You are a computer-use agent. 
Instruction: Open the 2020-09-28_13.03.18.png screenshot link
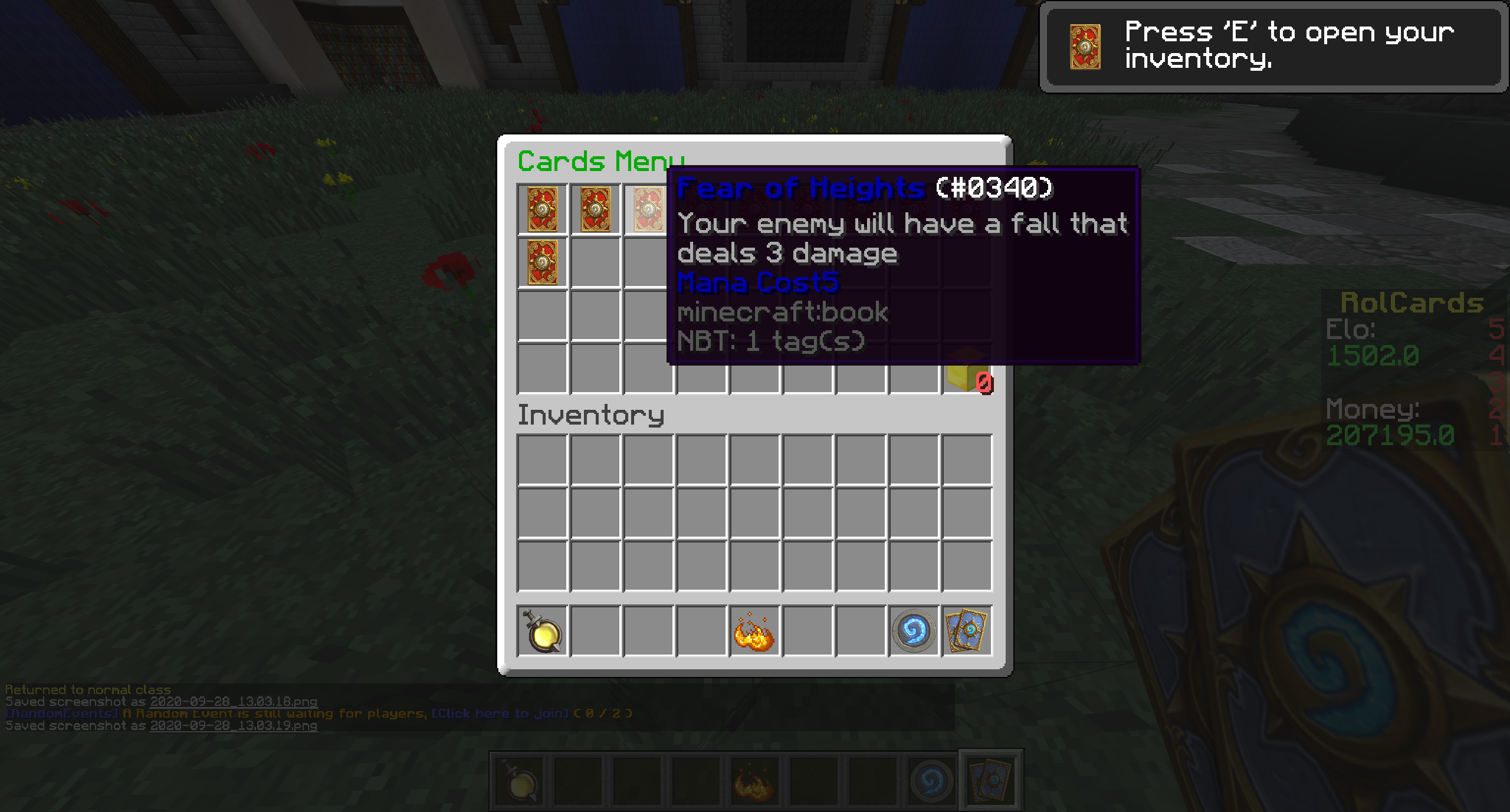(234, 702)
